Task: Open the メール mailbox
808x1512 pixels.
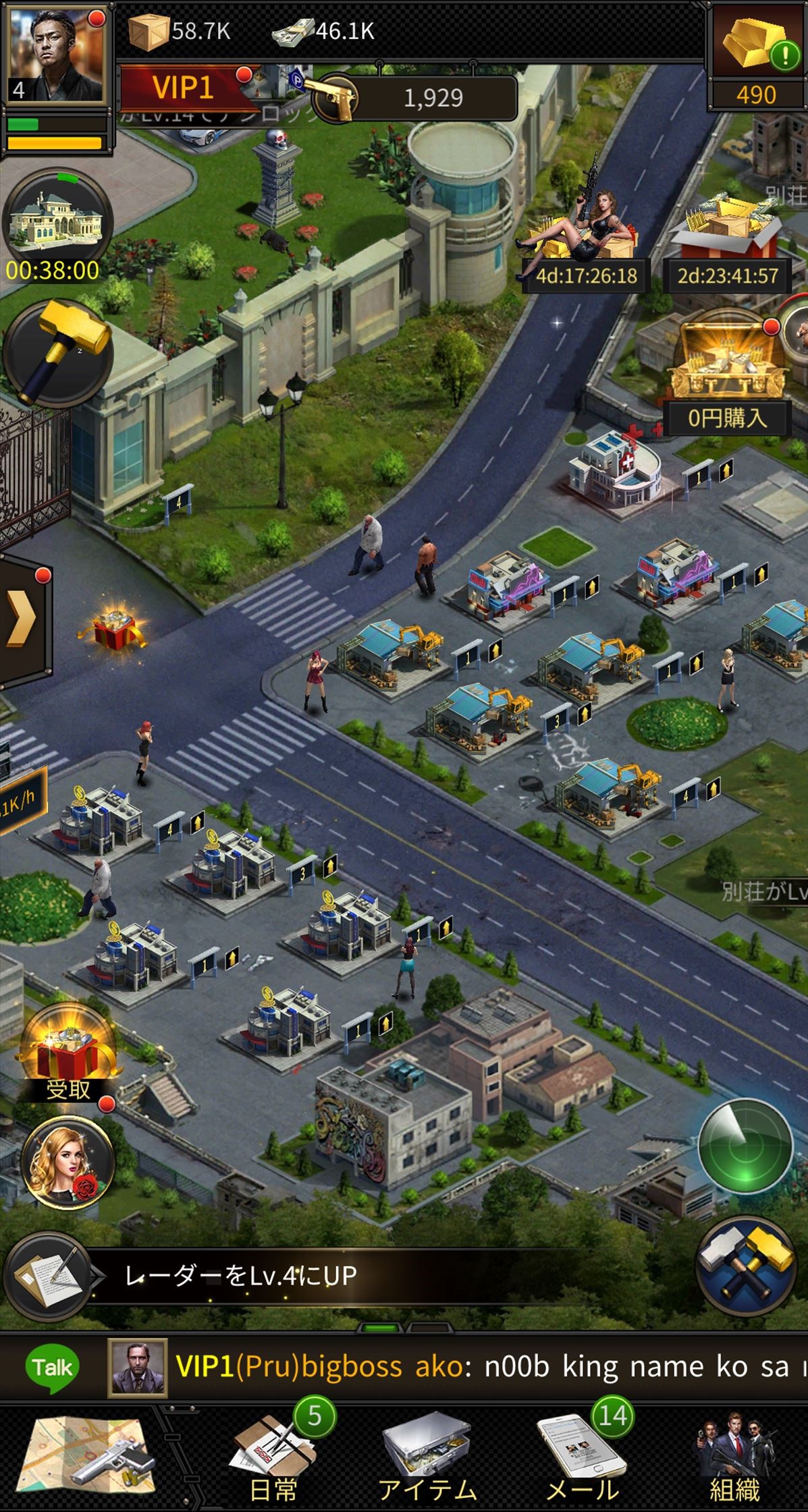Action: click(582, 1461)
